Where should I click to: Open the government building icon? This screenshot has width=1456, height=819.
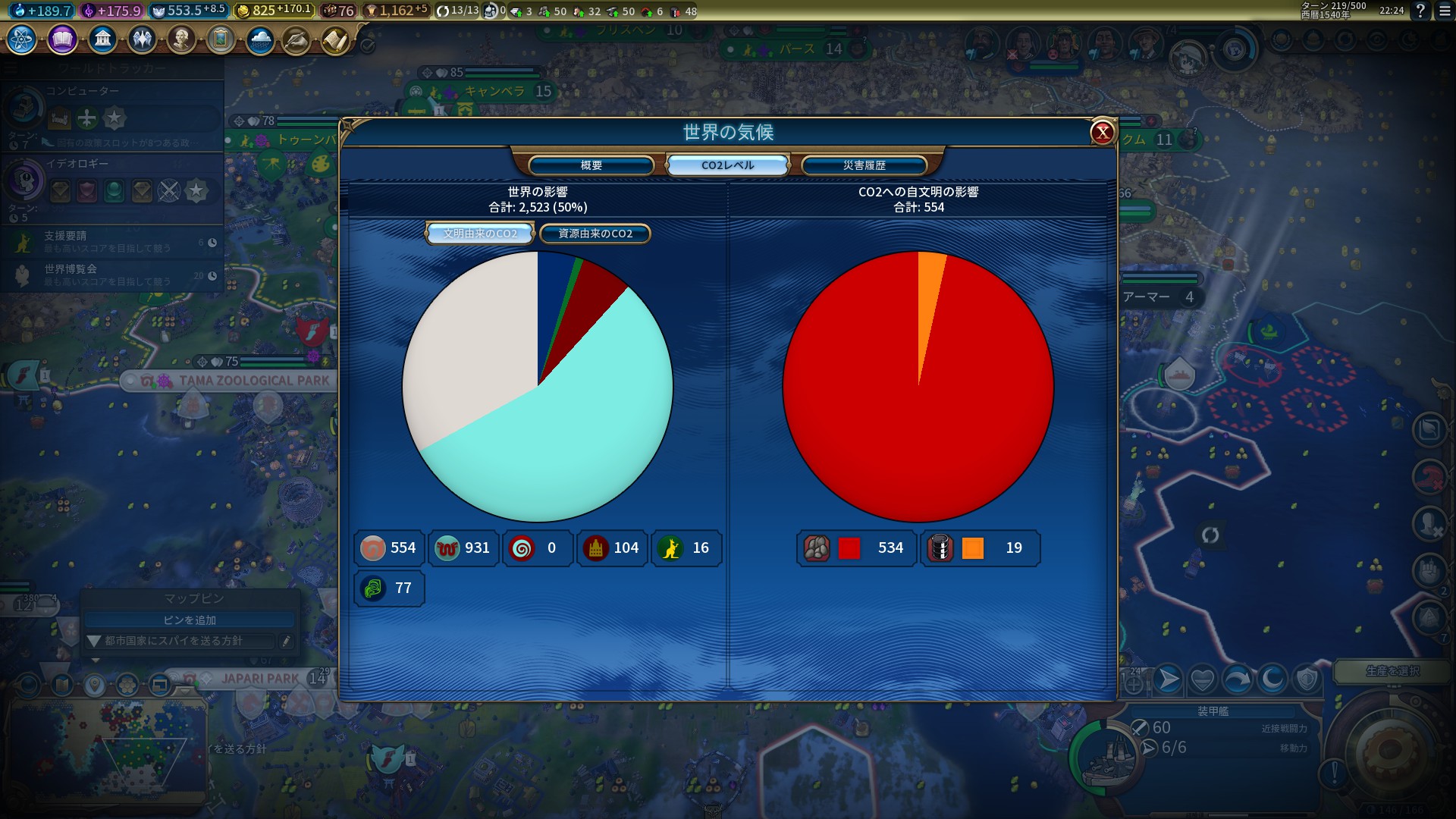point(102,39)
